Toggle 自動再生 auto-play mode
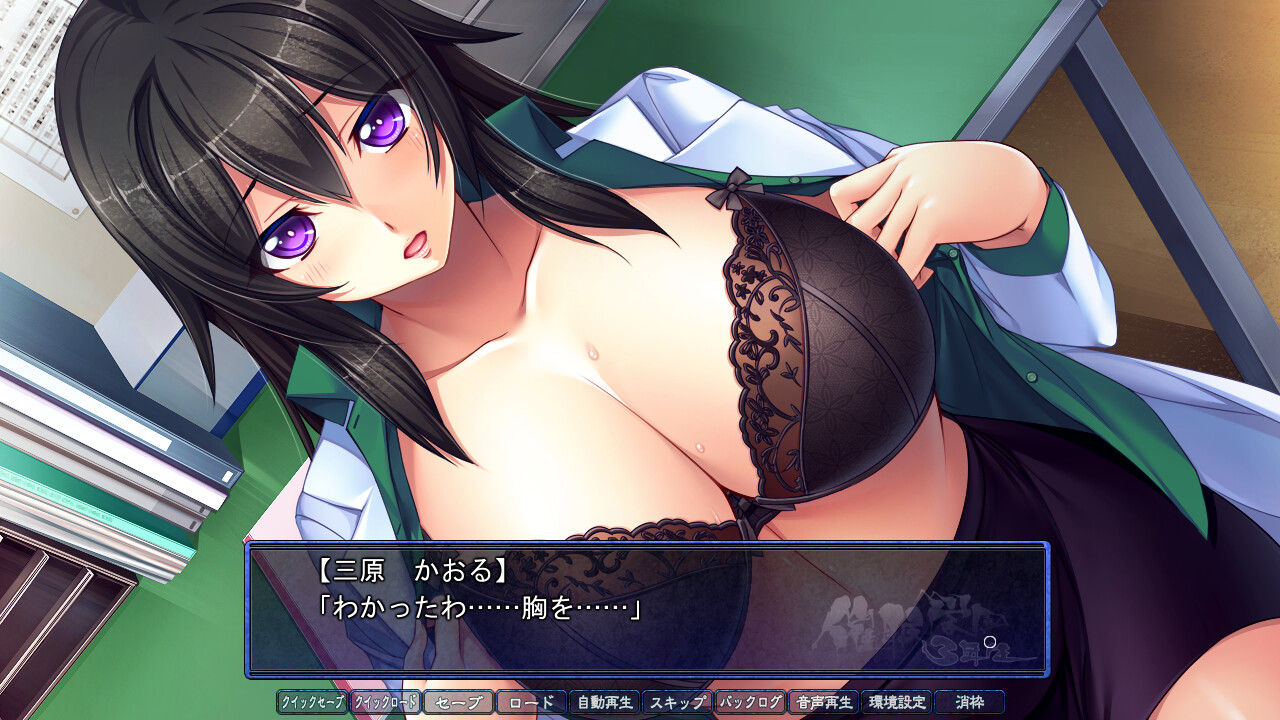Viewport: 1280px width, 720px height. point(604,702)
